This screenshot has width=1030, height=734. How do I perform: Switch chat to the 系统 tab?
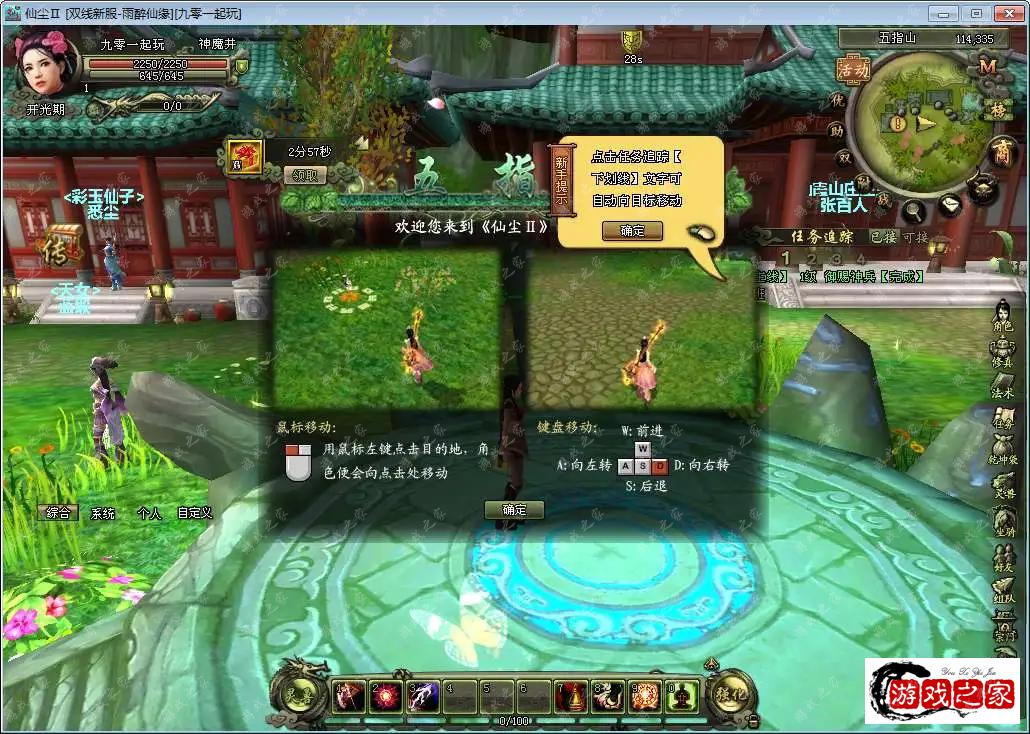(103, 513)
